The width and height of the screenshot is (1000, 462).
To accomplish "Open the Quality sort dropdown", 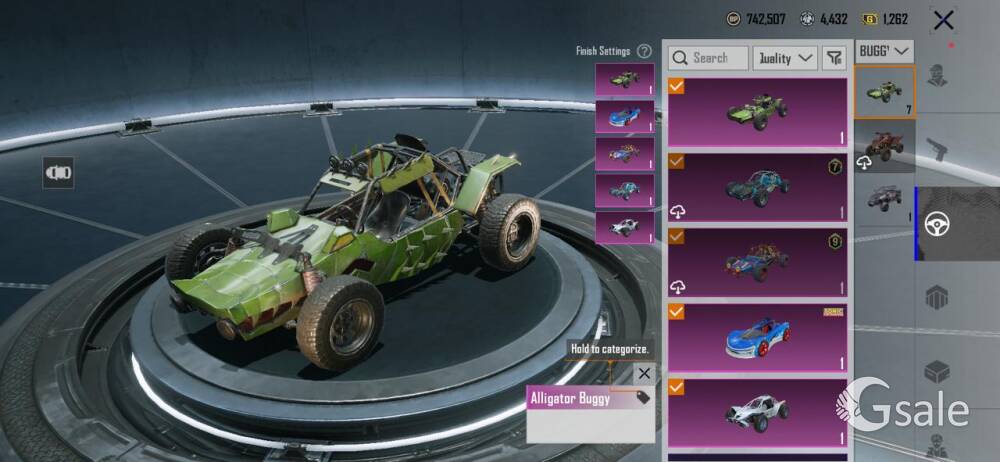I will pos(785,58).
